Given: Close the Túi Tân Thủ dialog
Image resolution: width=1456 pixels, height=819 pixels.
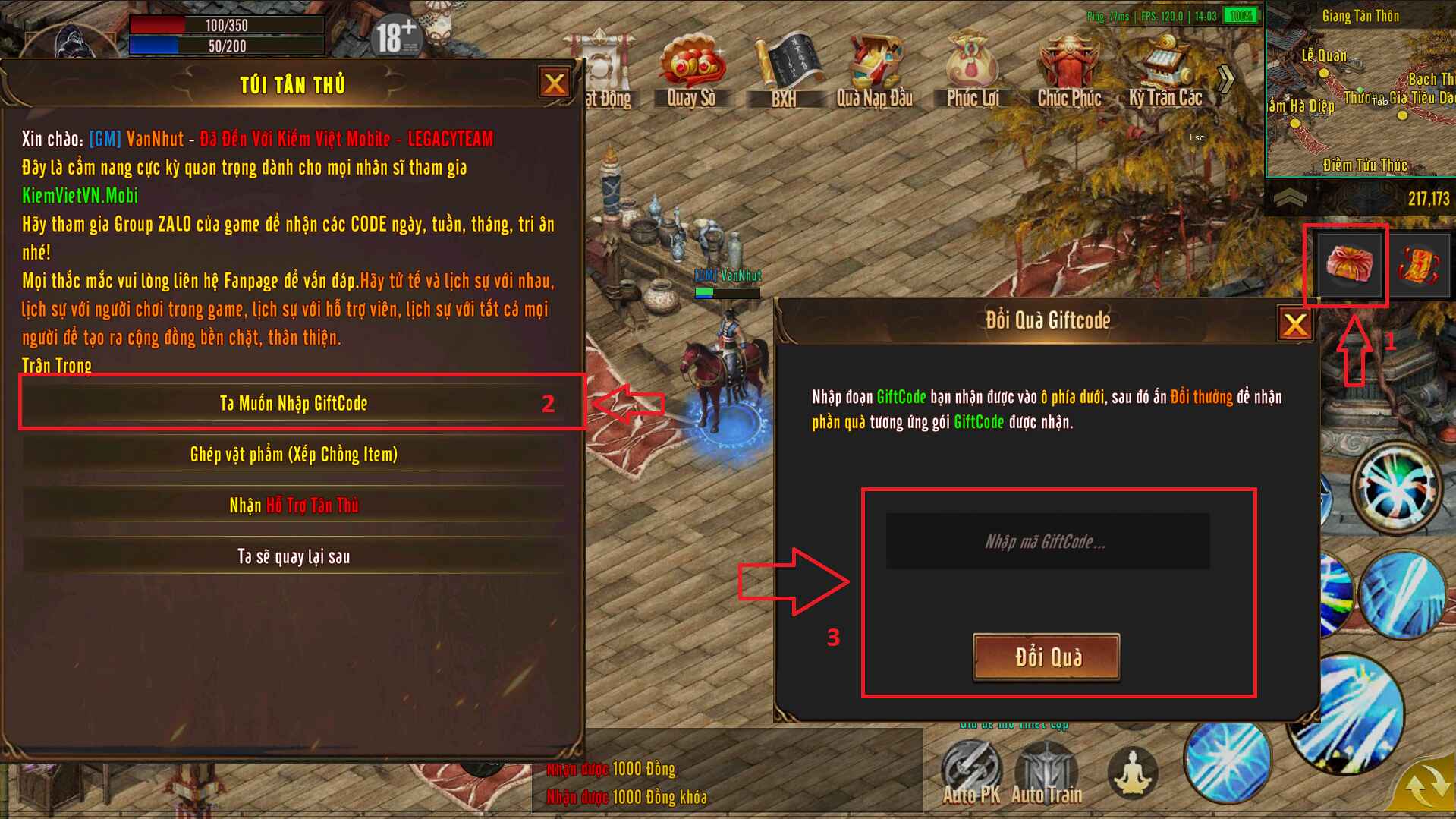Looking at the screenshot, I should point(554,83).
